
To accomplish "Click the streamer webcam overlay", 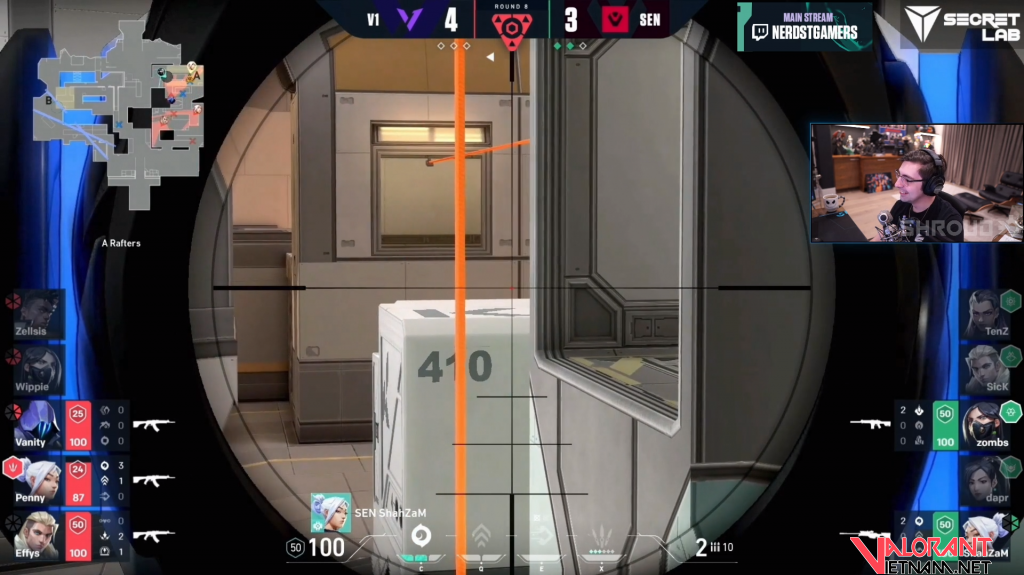I will (x=915, y=183).
